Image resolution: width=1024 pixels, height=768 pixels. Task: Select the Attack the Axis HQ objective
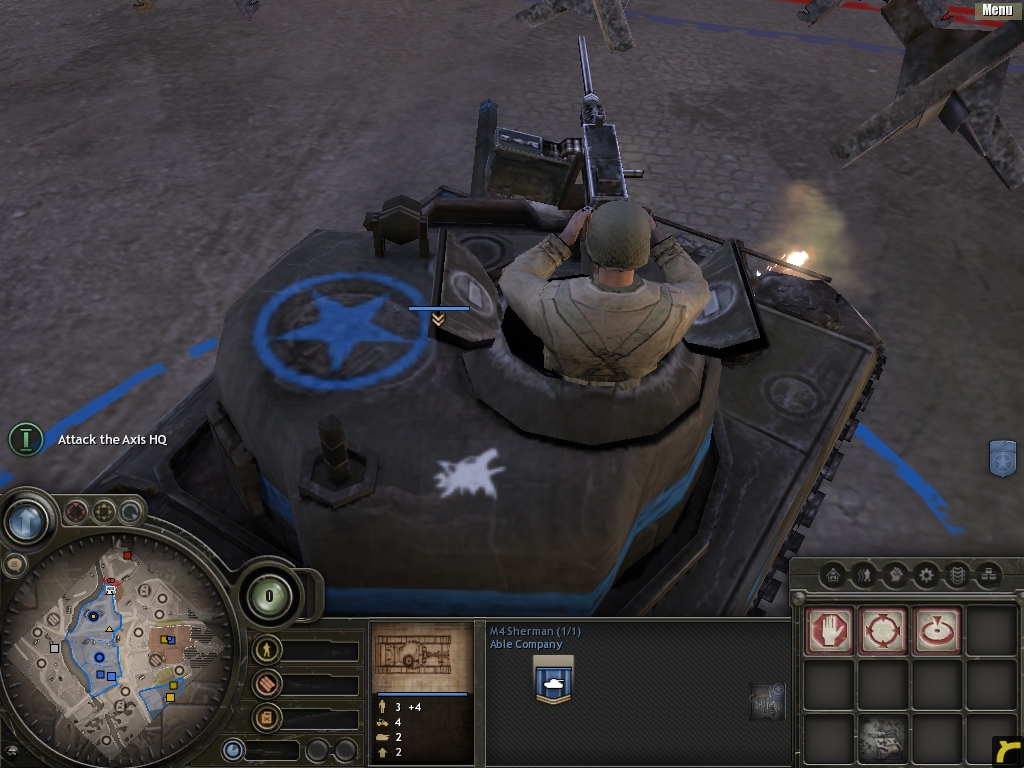112,440
